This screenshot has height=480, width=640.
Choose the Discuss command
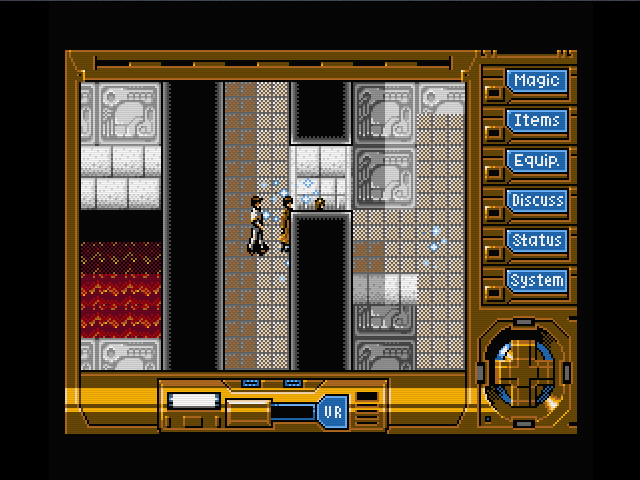[x=537, y=201]
